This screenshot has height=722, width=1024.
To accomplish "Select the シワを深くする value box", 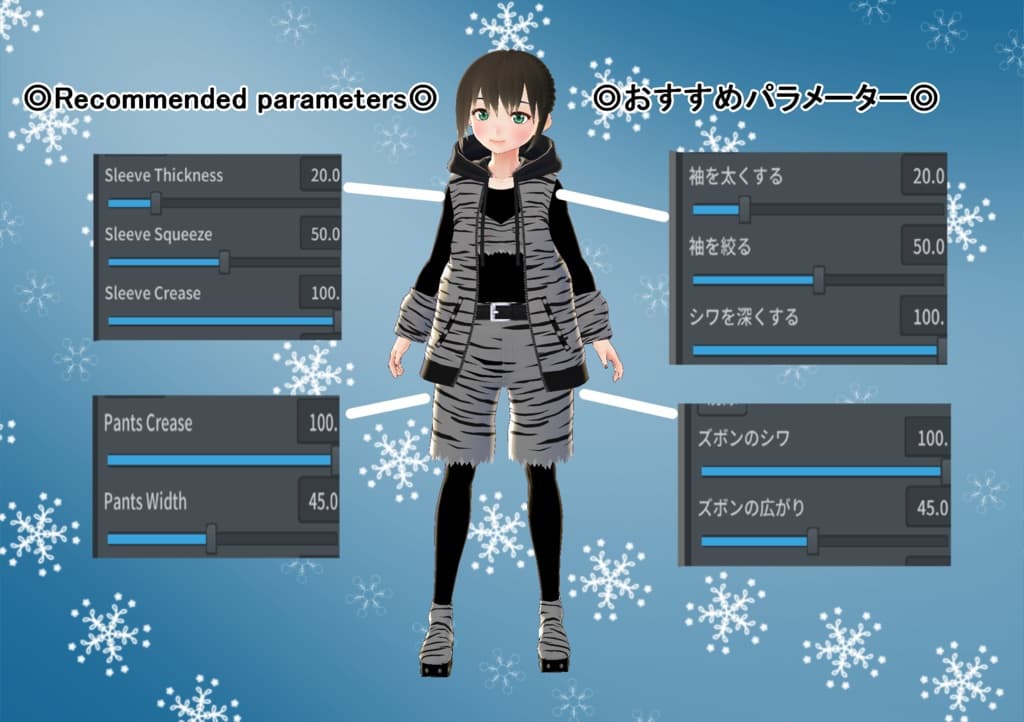I will pos(925,317).
